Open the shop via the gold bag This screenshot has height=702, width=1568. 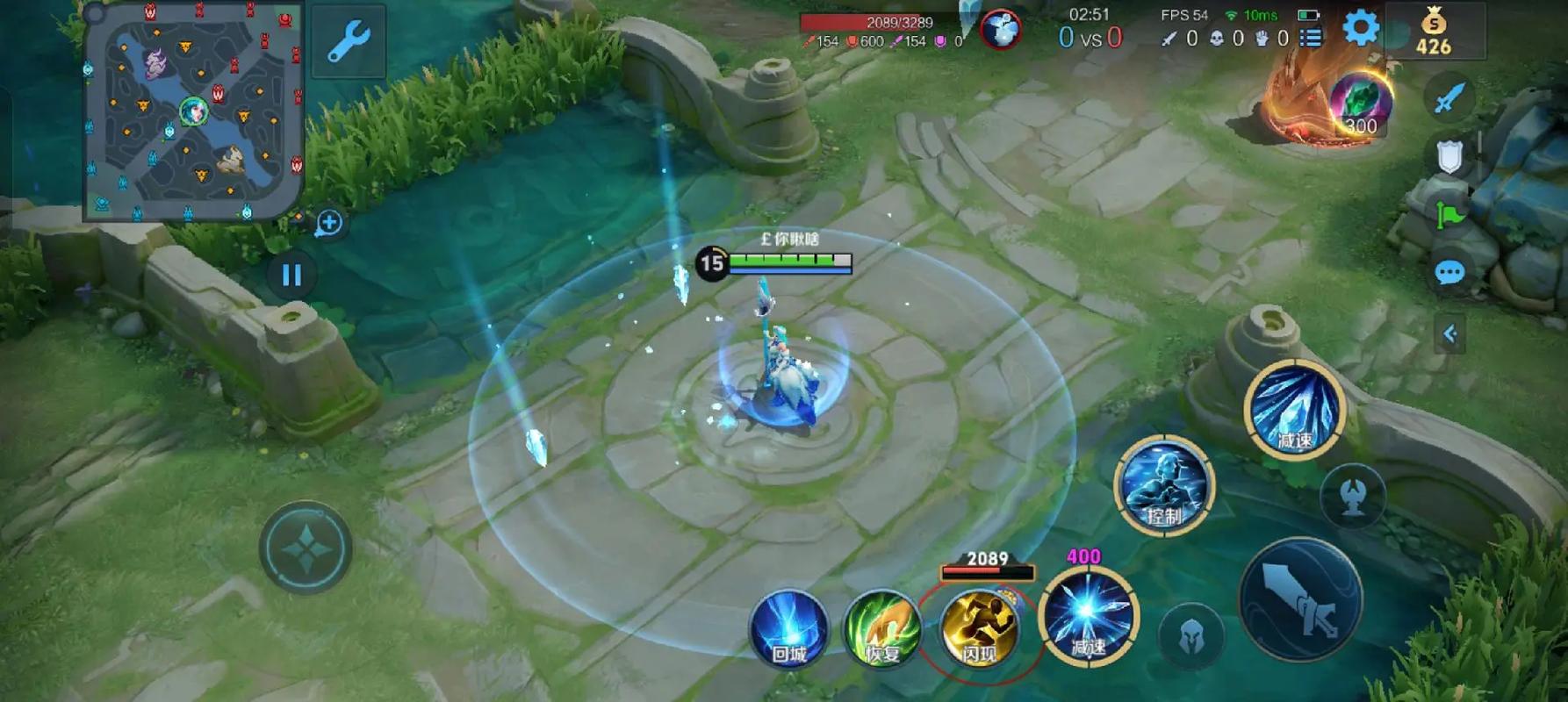click(x=1433, y=32)
